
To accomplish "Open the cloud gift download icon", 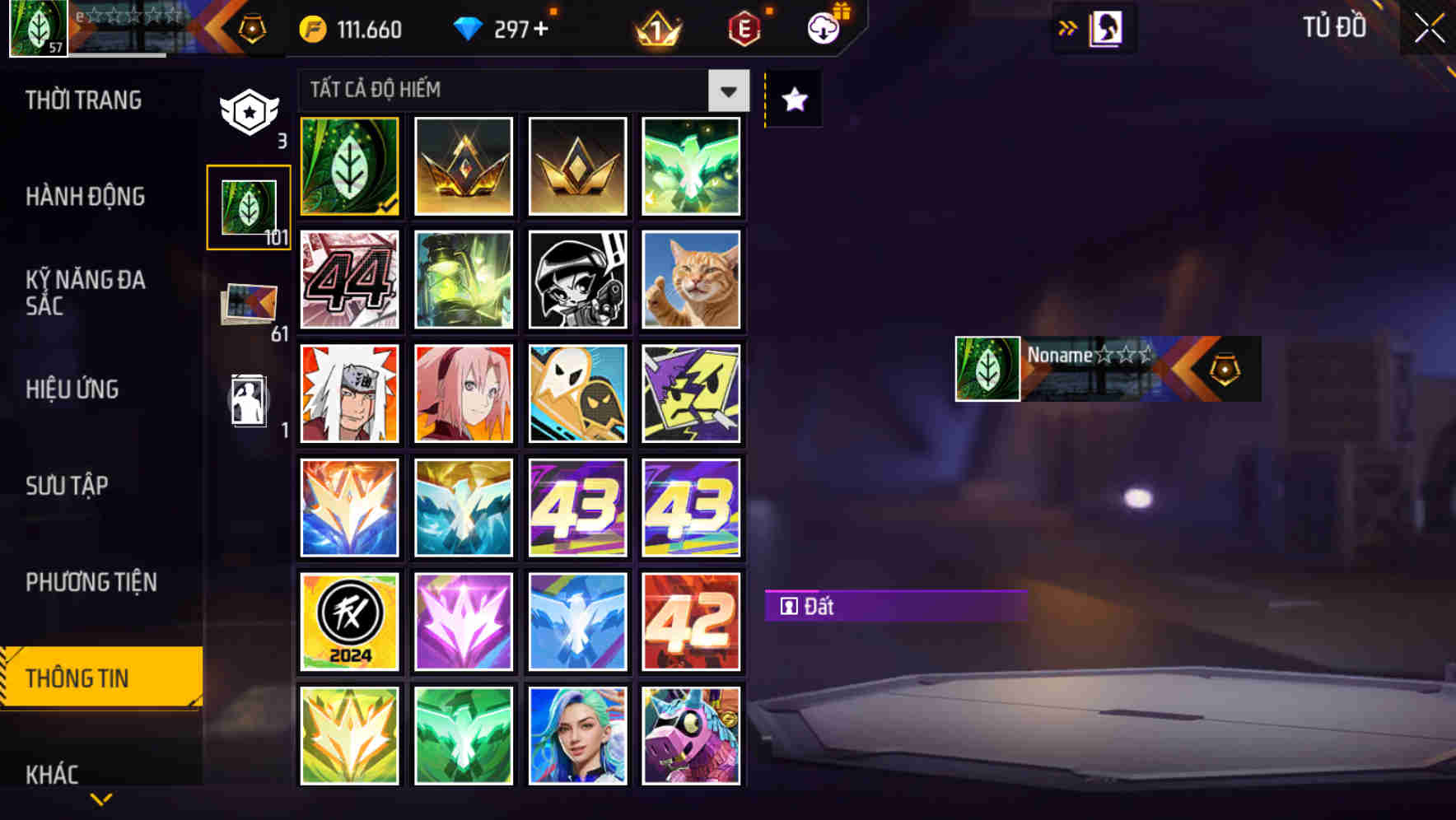I will coord(824,30).
